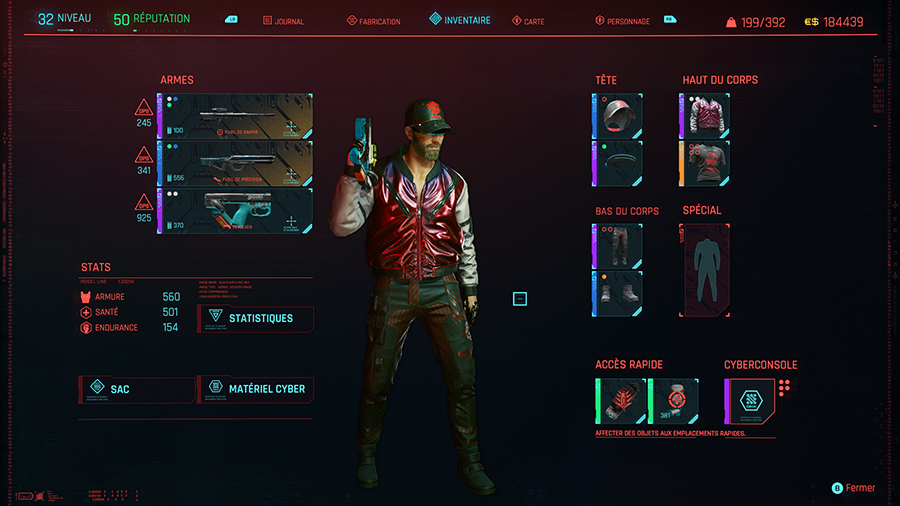
Task: Open the Matériel Cyber menu
Action: [x=257, y=388]
